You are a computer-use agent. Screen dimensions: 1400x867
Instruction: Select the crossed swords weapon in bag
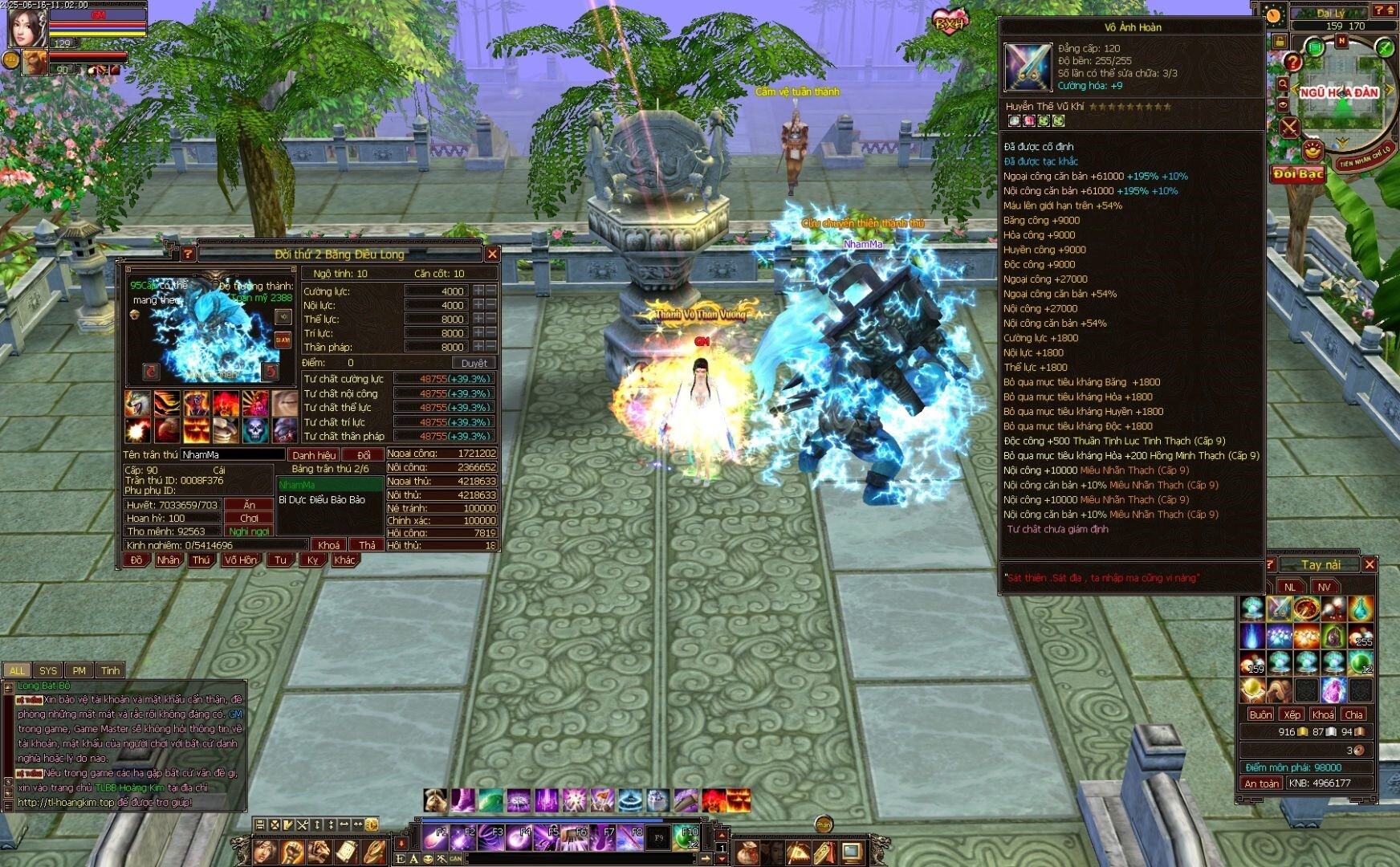1279,609
